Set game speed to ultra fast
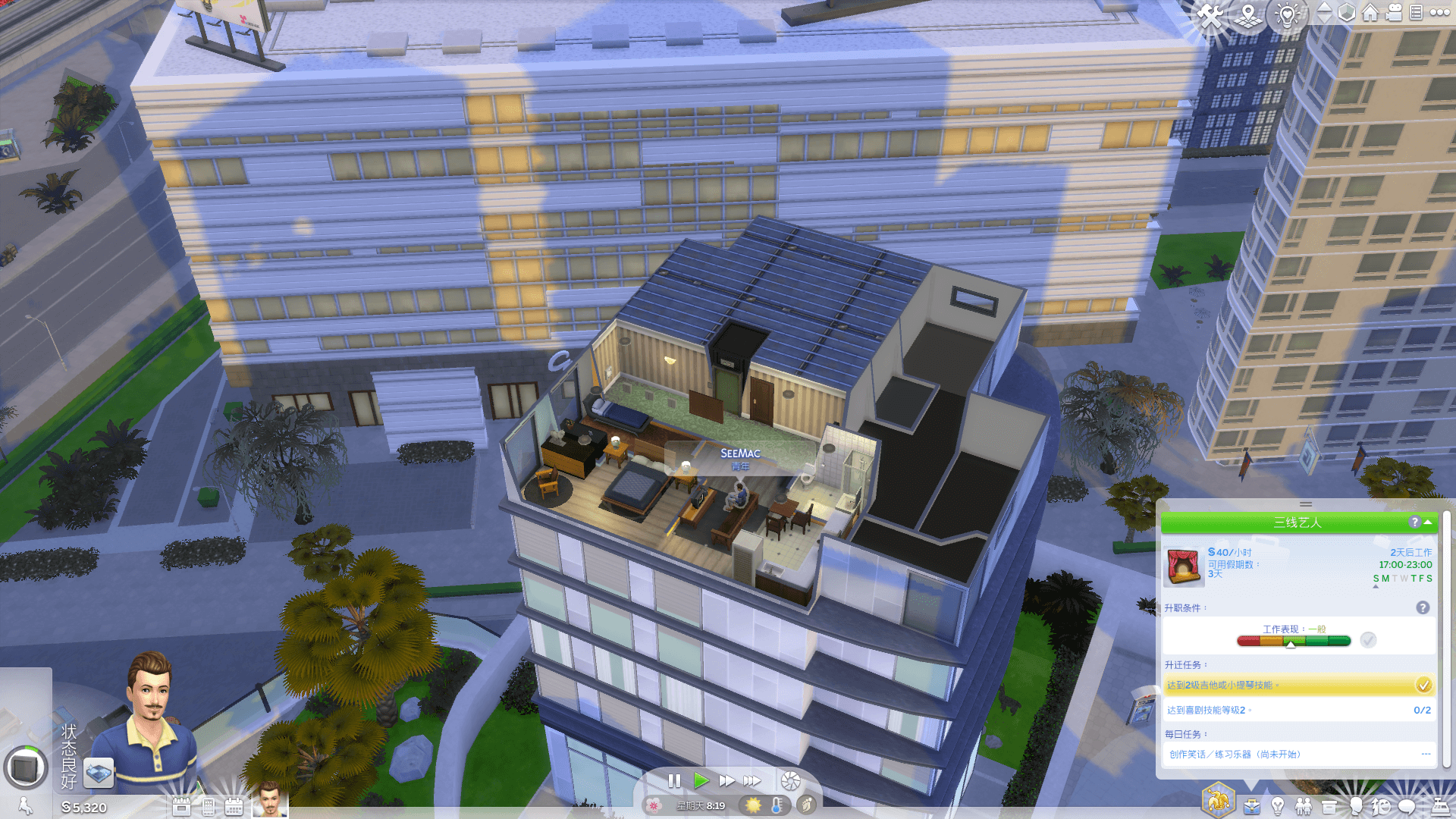 tap(752, 780)
